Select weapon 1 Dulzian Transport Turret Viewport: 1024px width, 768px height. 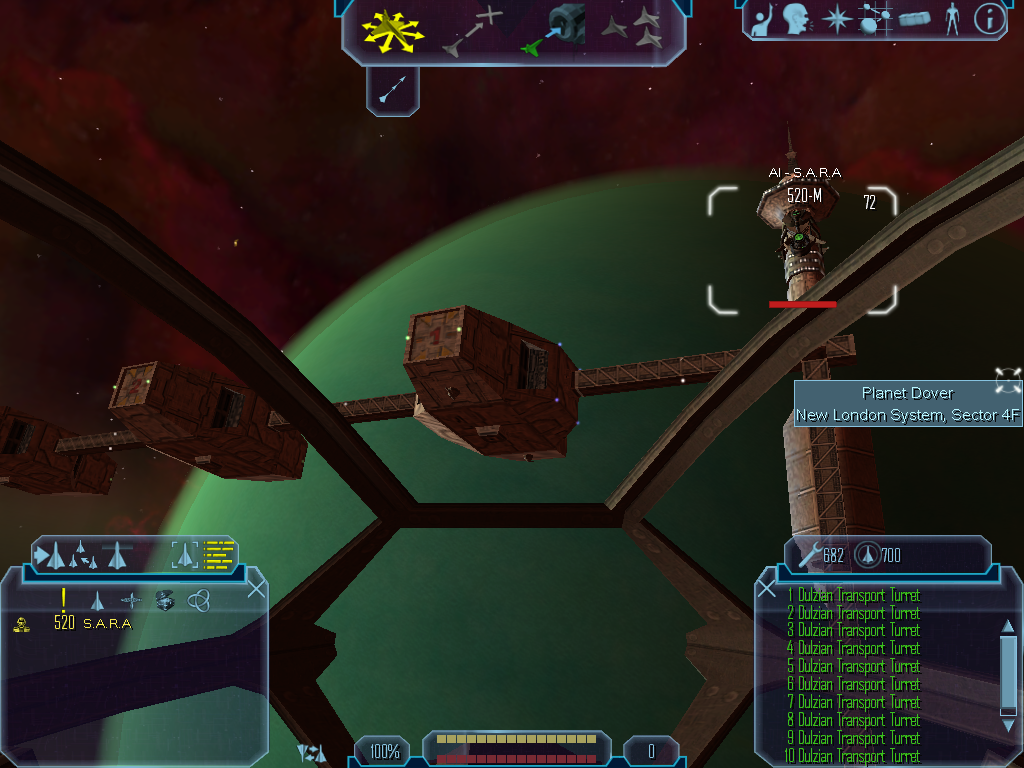[x=853, y=596]
